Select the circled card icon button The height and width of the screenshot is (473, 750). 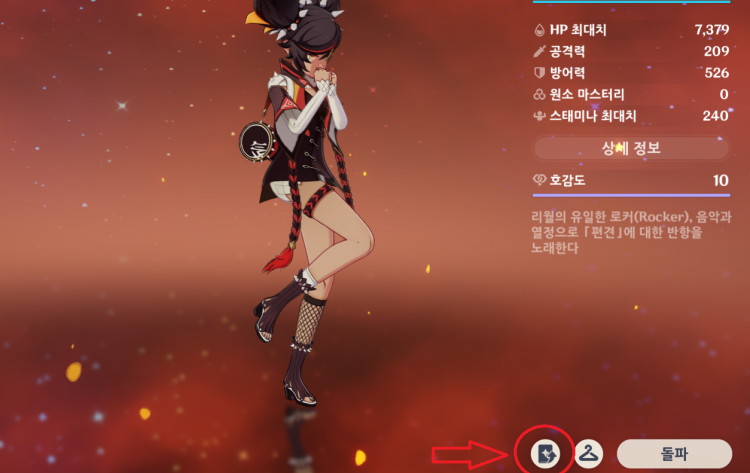[543, 453]
